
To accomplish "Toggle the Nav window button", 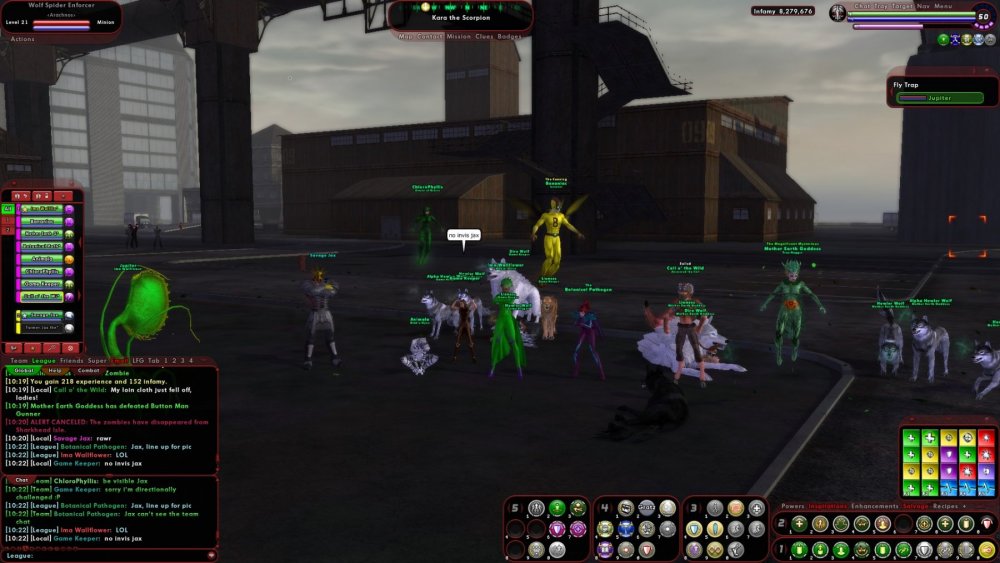I will coord(923,6).
